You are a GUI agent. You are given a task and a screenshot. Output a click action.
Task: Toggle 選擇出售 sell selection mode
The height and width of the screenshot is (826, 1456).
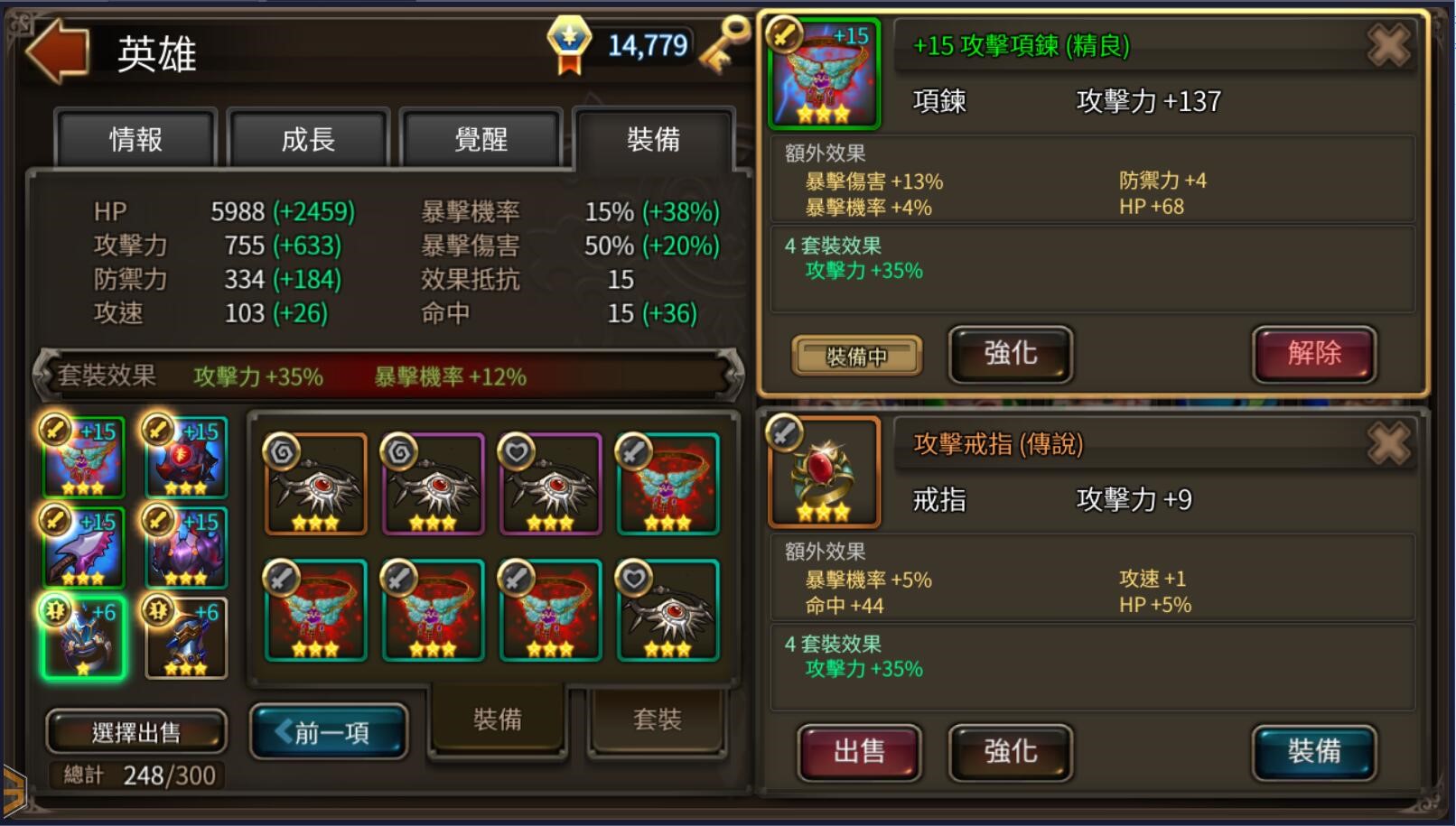(135, 731)
